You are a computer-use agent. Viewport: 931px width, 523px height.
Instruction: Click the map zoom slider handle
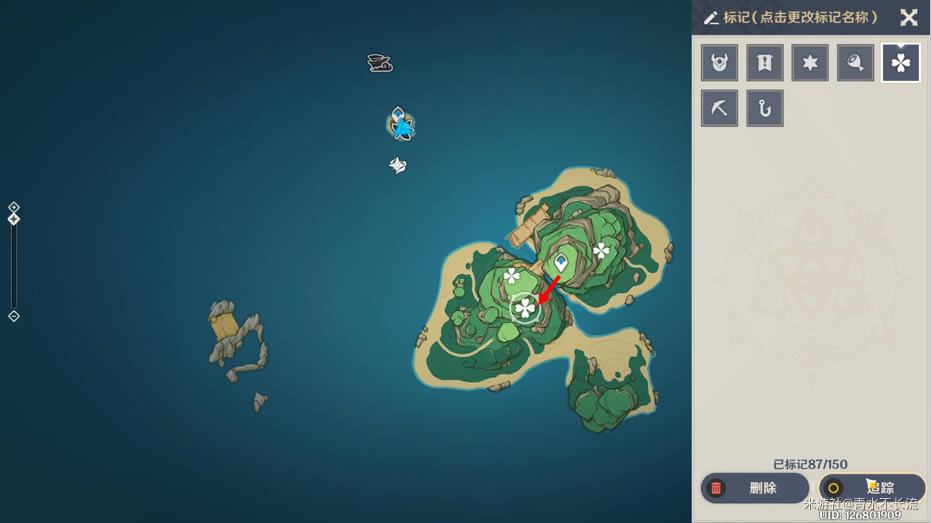(14, 219)
